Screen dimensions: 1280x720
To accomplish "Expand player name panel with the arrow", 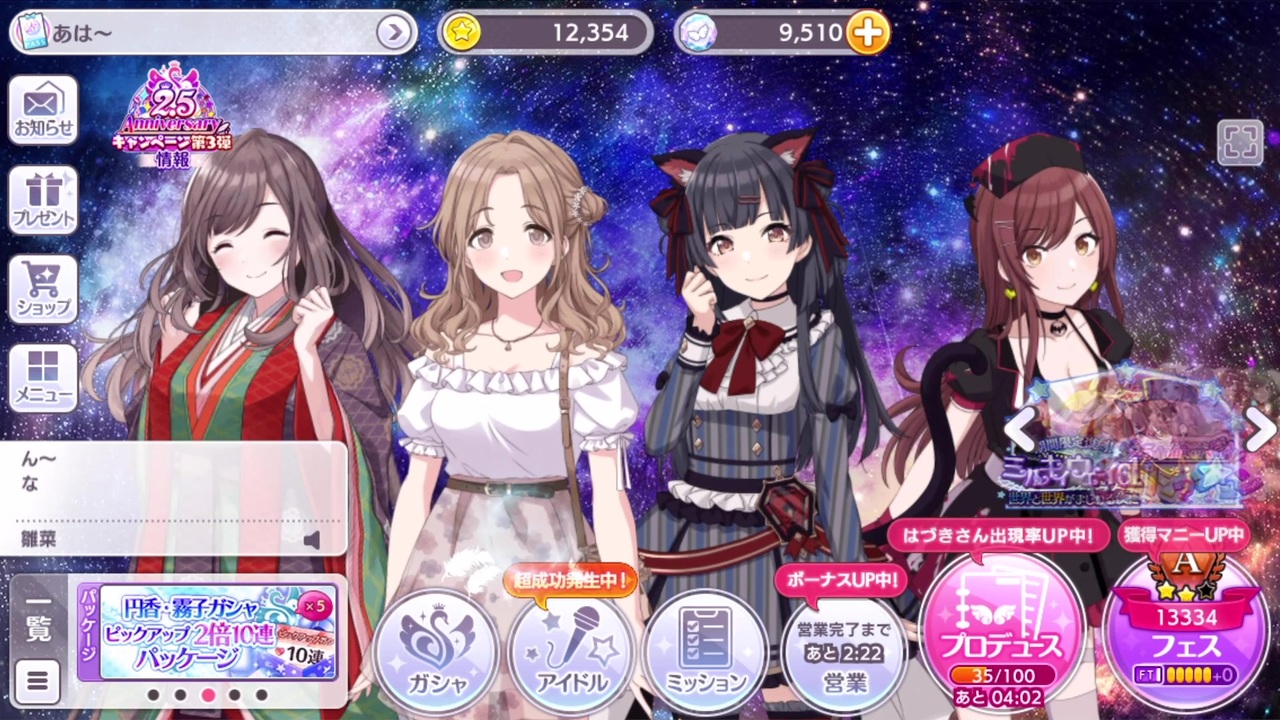I will [x=394, y=32].
